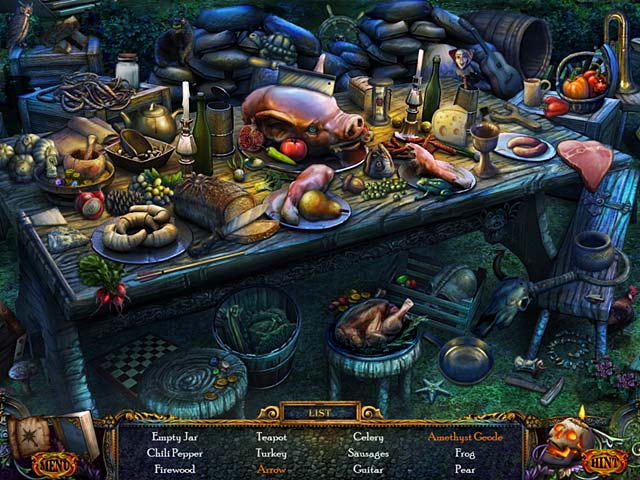
Task: Choose the Turkey list entry
Action: 270,453
